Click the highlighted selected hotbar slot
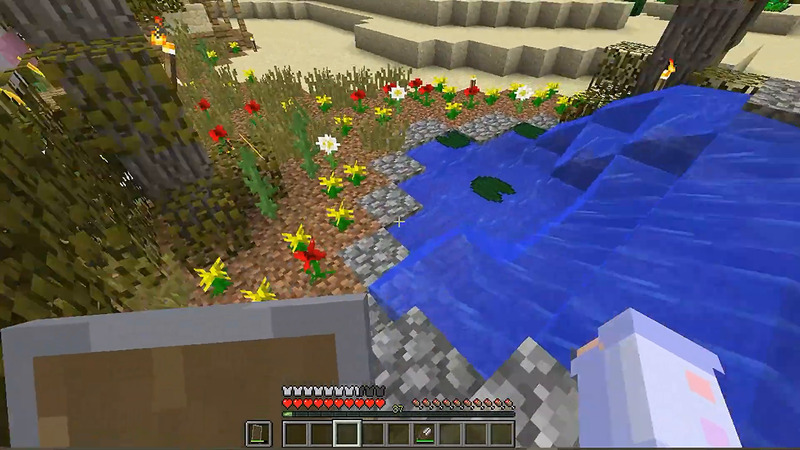 pos(347,433)
